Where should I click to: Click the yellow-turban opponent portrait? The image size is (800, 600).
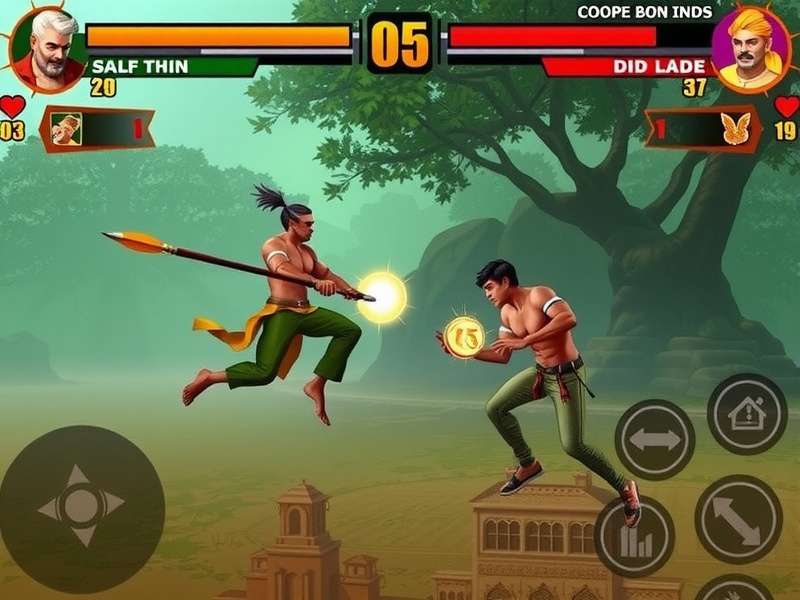click(x=751, y=50)
